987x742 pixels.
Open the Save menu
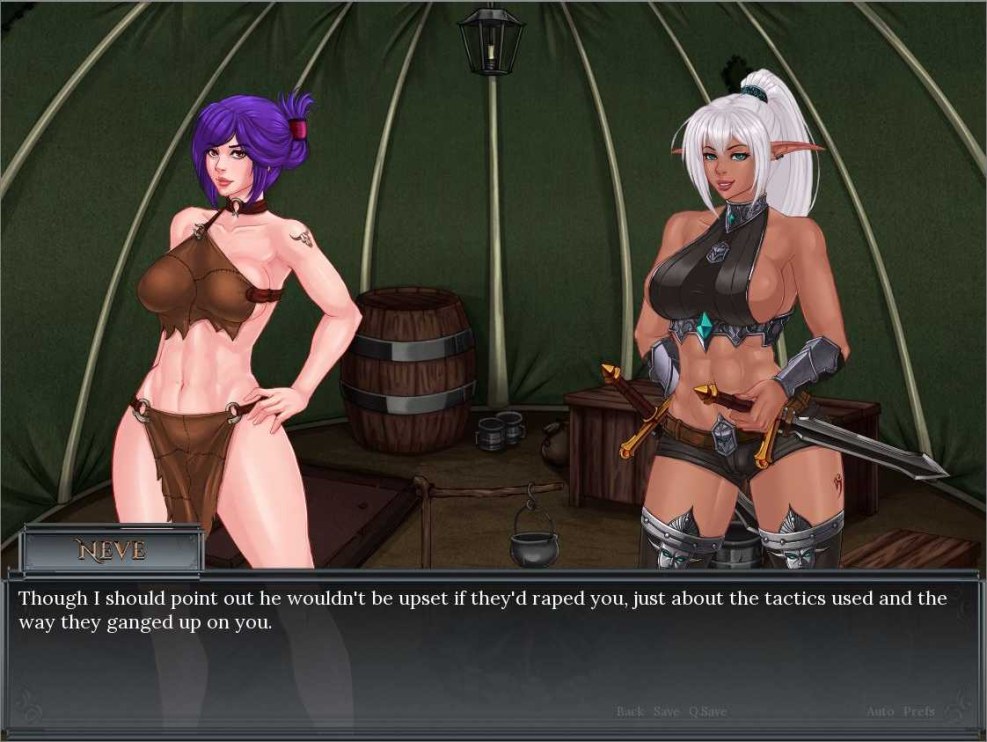(x=666, y=711)
